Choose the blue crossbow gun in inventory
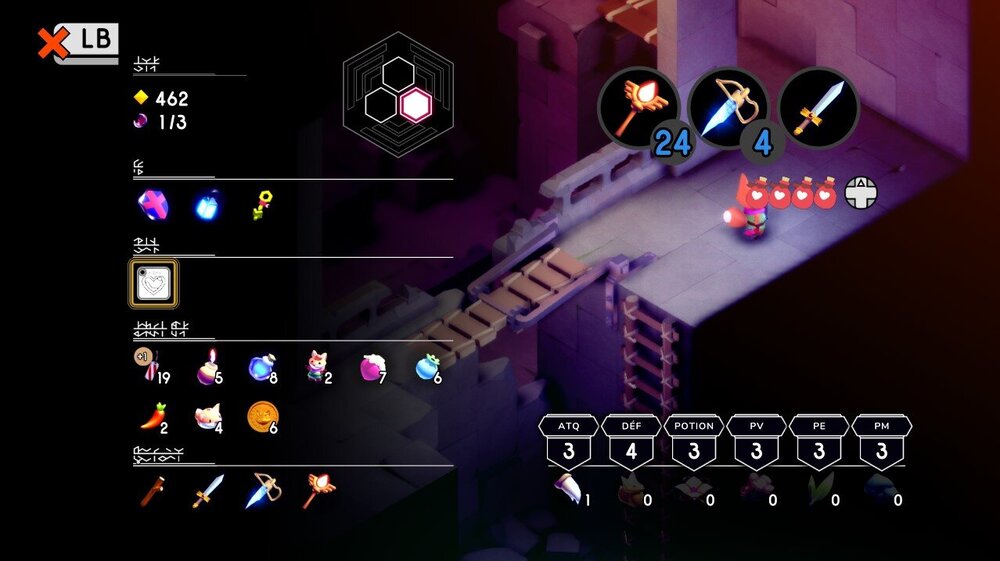Viewport: 1000px width, 561px height. pyautogui.click(x=262, y=491)
